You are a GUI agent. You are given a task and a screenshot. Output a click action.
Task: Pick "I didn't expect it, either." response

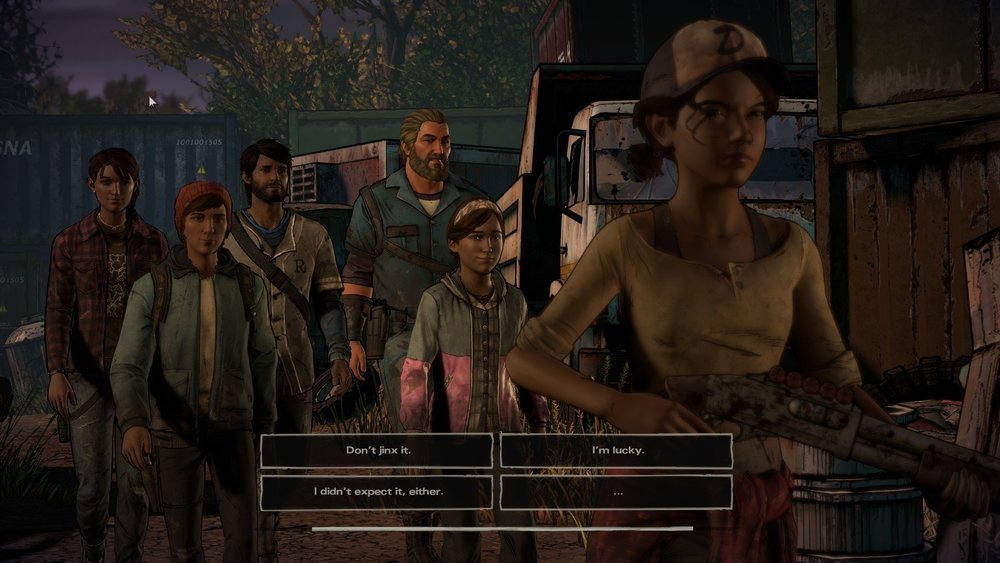tap(377, 492)
